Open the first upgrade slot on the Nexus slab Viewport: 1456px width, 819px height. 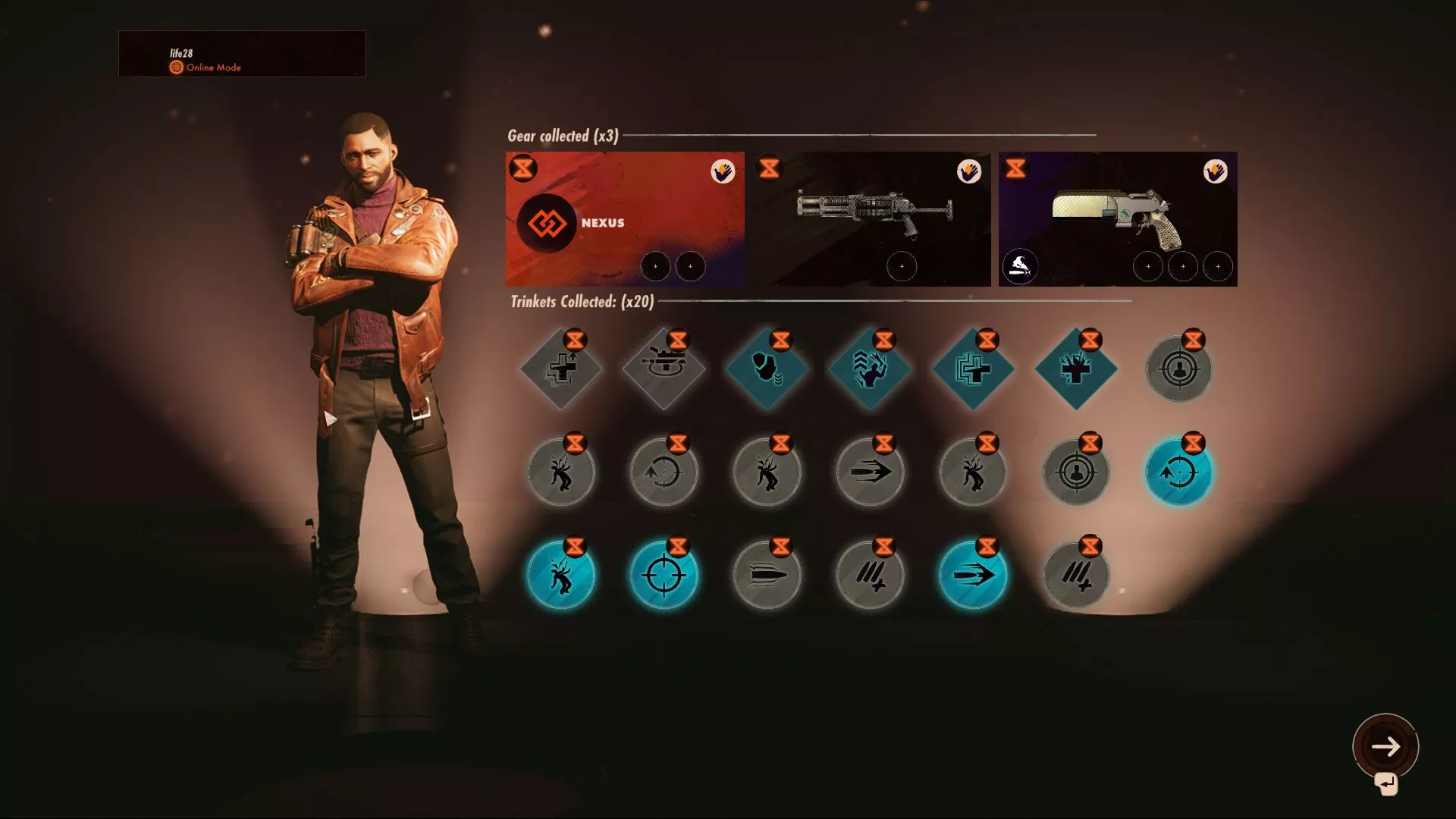[x=657, y=267]
